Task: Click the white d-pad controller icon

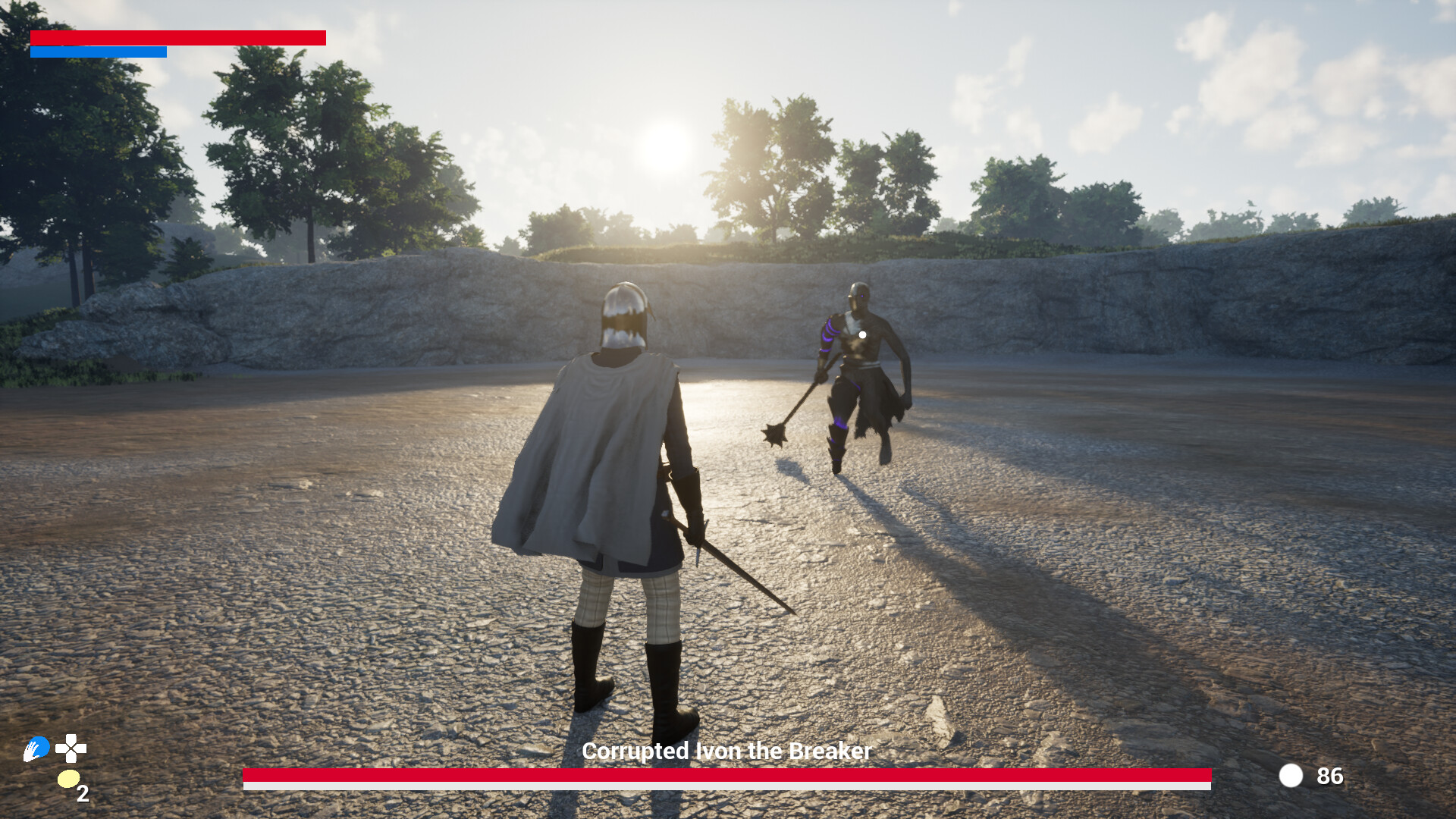Action: point(72,749)
